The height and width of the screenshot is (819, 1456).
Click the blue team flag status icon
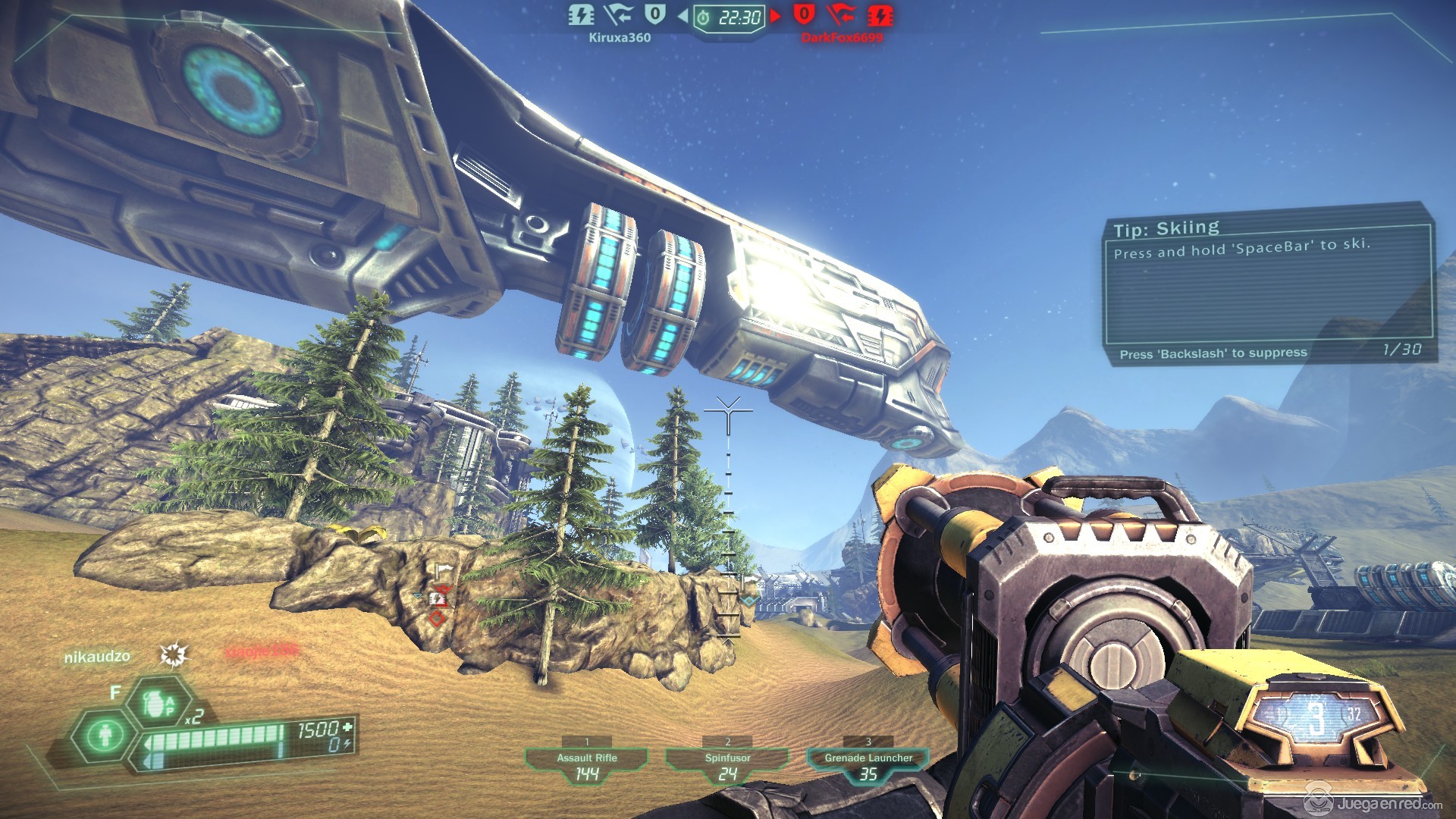(x=618, y=14)
